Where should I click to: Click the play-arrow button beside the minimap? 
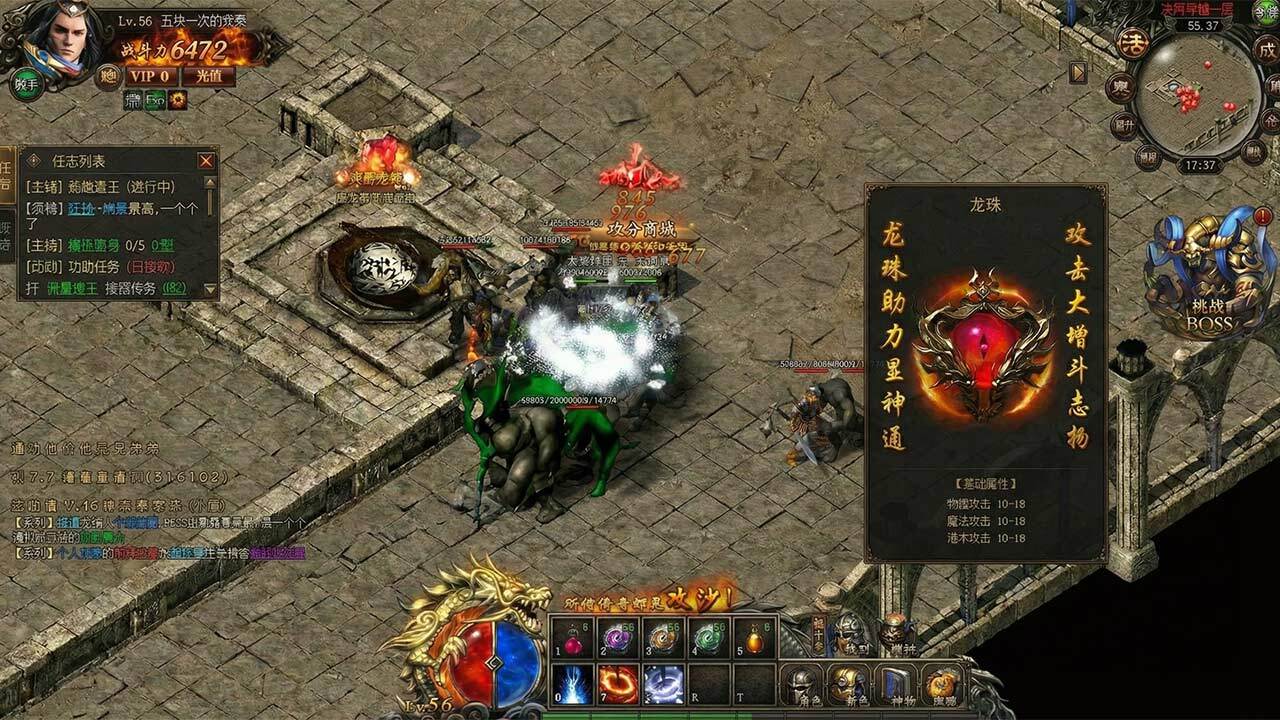(1077, 72)
